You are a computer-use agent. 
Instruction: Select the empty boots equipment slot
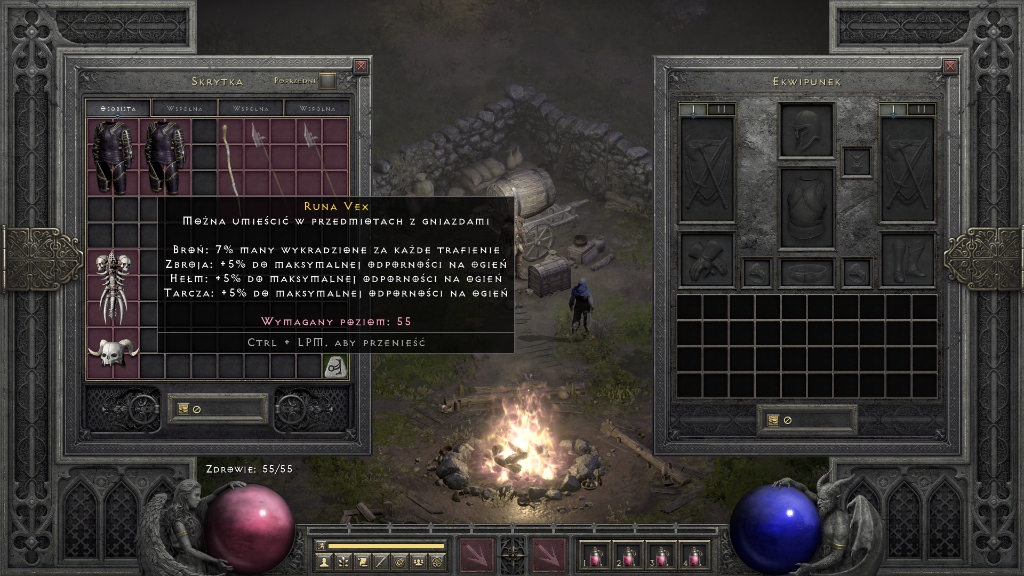[x=907, y=260]
